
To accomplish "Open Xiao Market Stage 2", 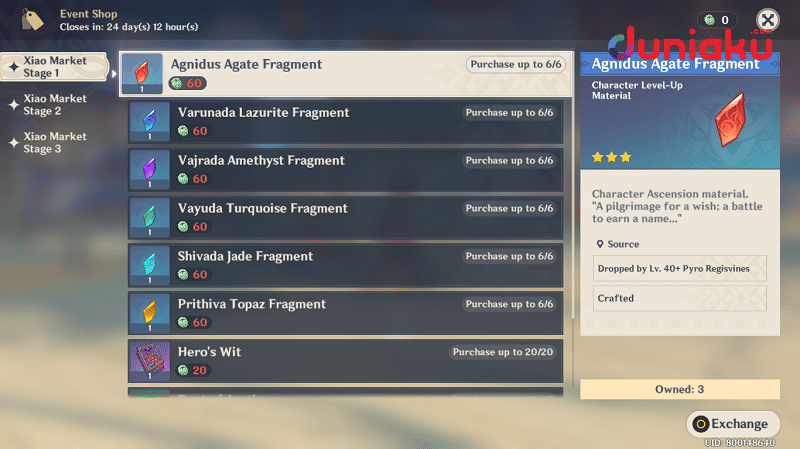I will click(55, 105).
